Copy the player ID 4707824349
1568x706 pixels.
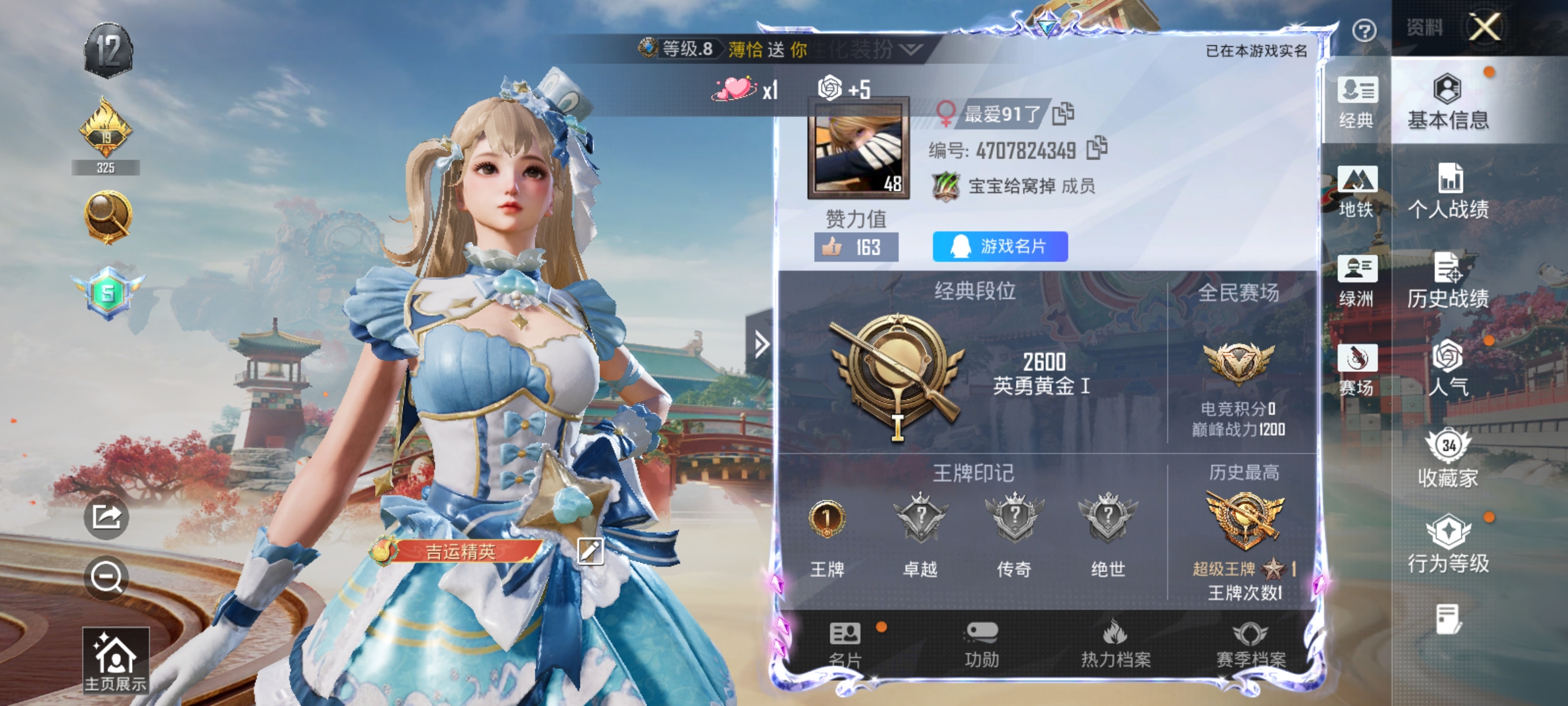point(1099,149)
